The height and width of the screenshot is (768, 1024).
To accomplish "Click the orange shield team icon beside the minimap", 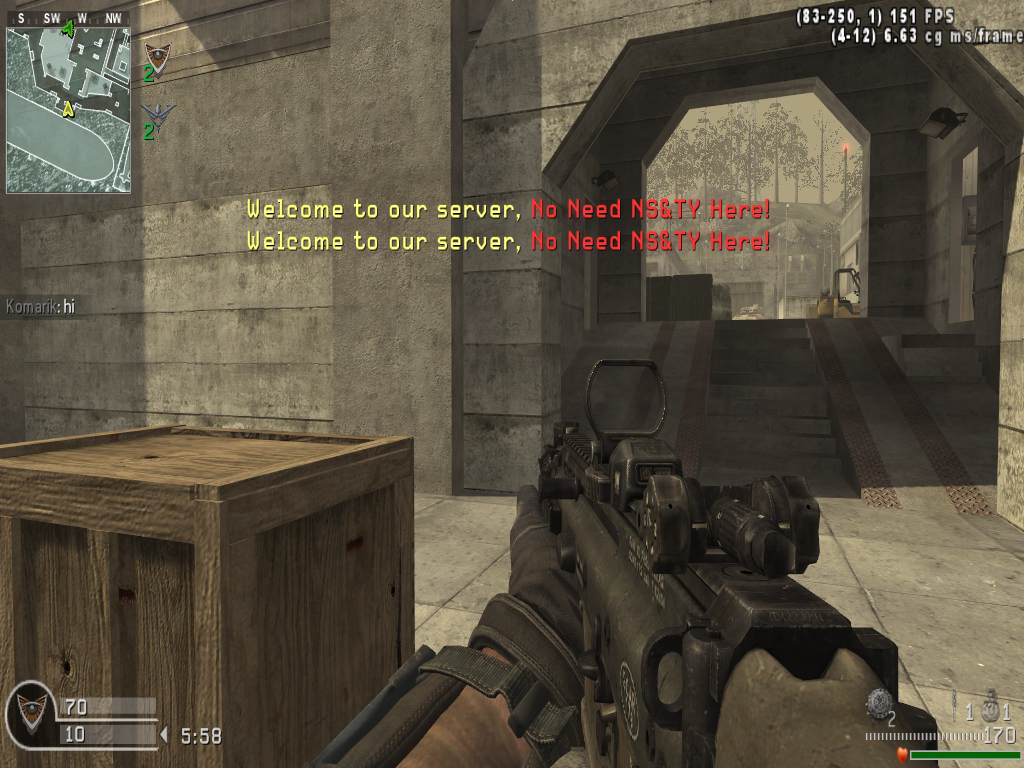I will [157, 56].
